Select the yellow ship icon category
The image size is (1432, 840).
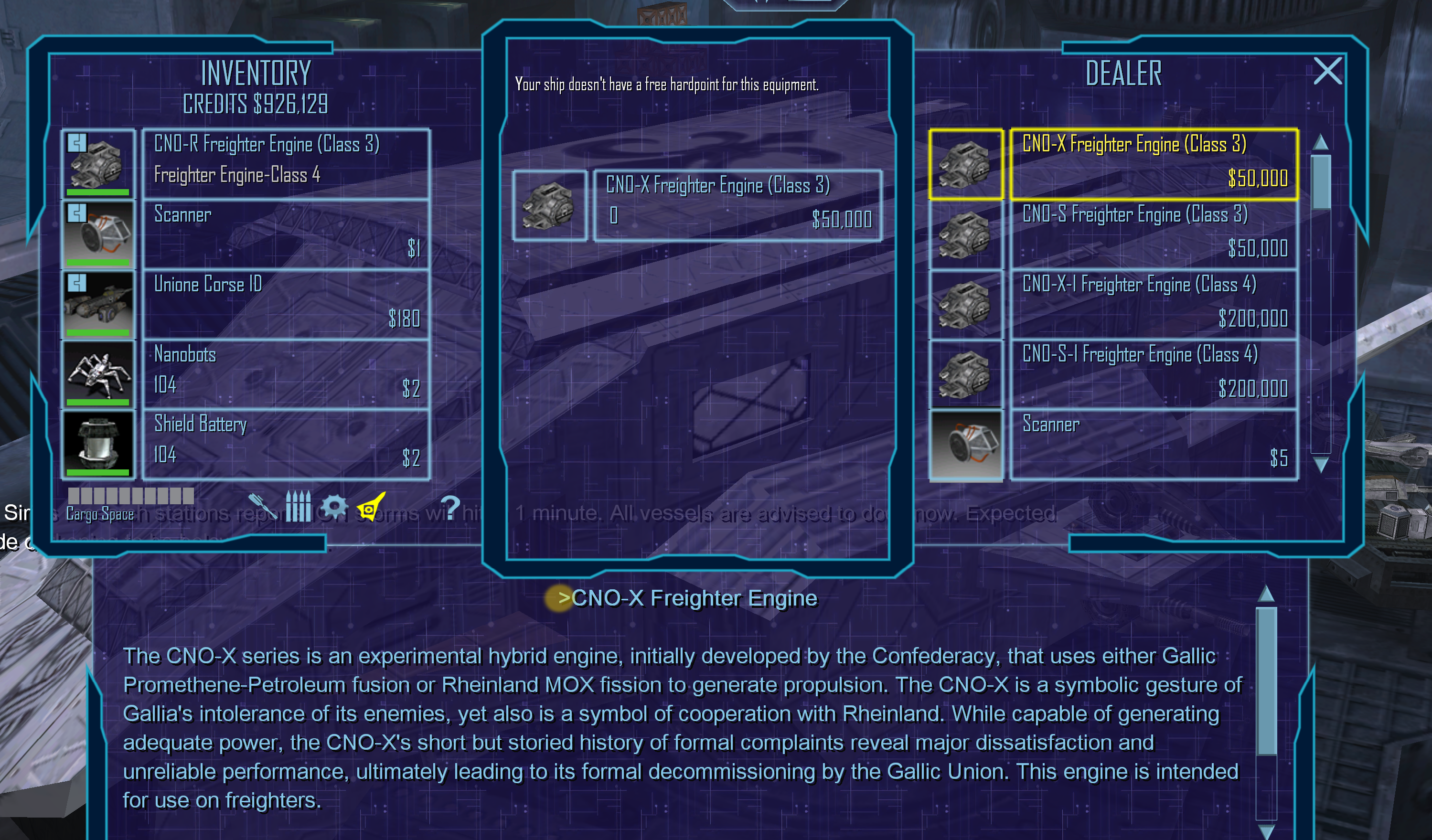[x=371, y=505]
